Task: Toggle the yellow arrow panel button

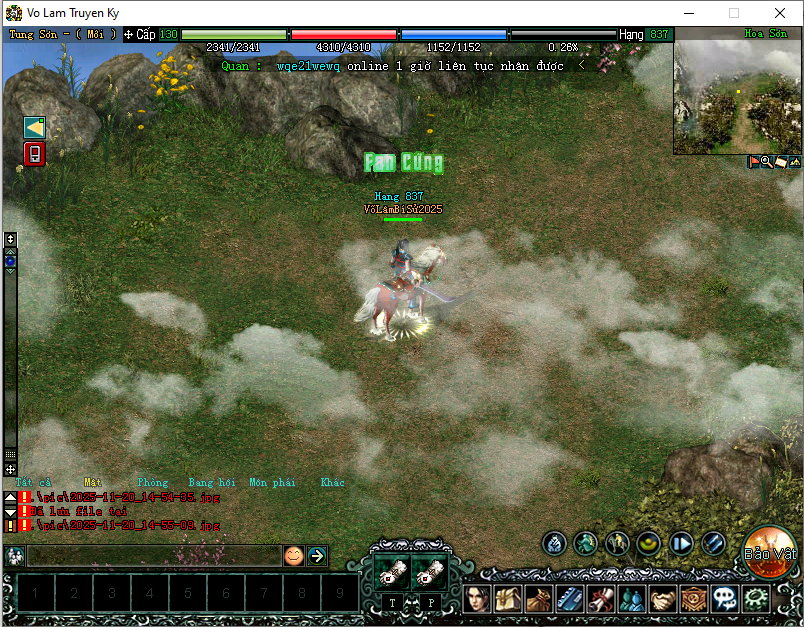Action: pos(35,127)
